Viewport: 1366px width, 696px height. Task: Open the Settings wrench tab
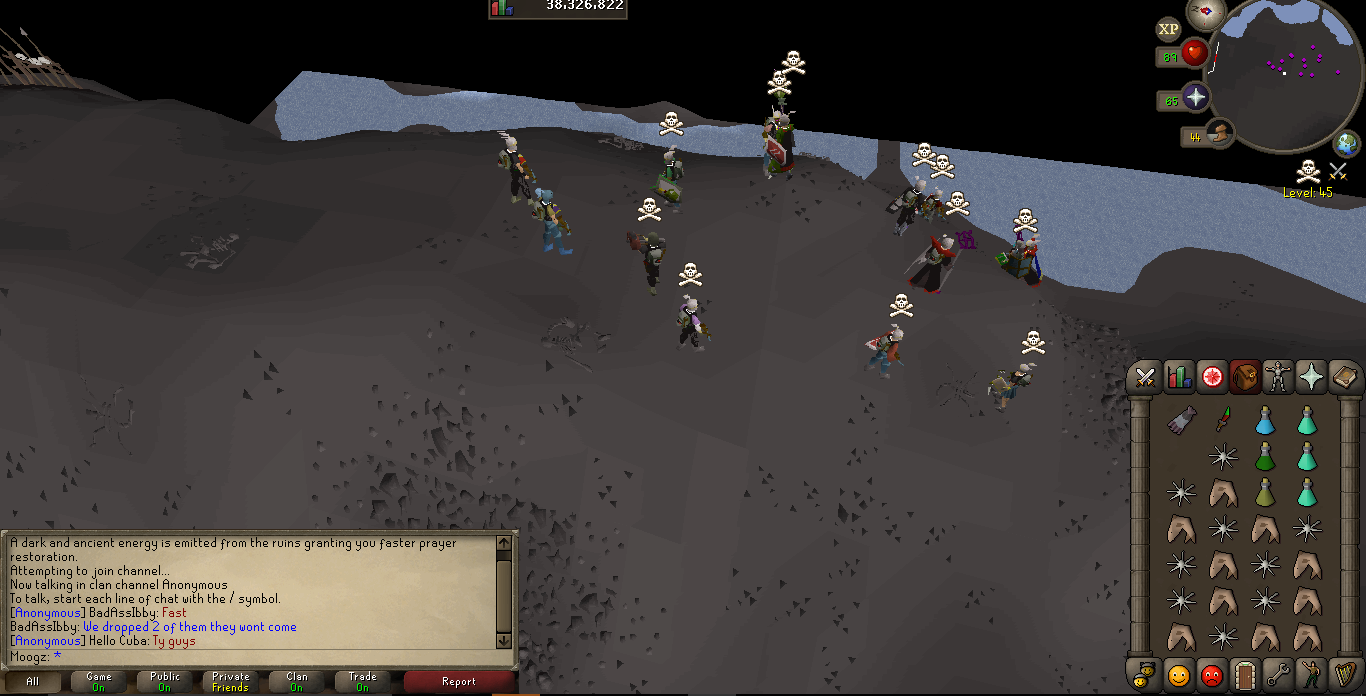pyautogui.click(x=1278, y=675)
